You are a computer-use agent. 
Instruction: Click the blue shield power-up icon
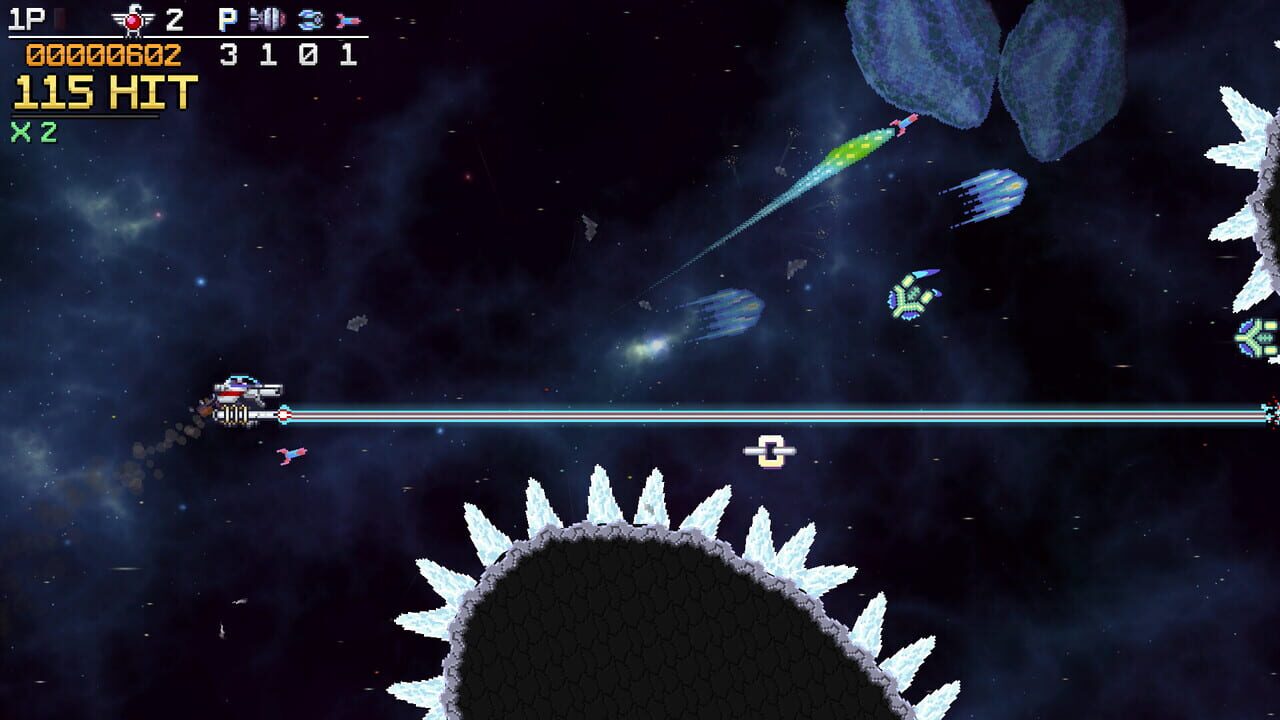pos(308,20)
